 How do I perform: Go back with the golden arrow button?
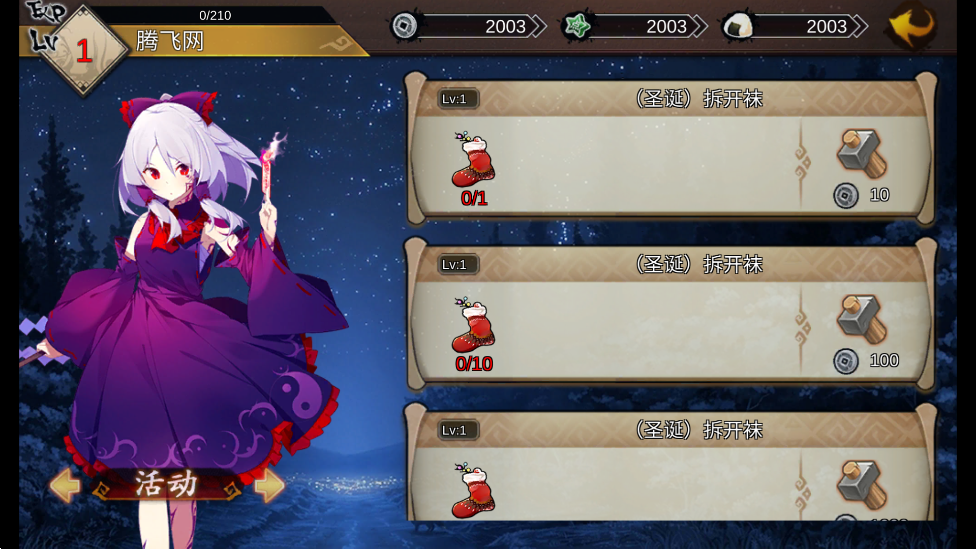pyautogui.click(x=911, y=25)
